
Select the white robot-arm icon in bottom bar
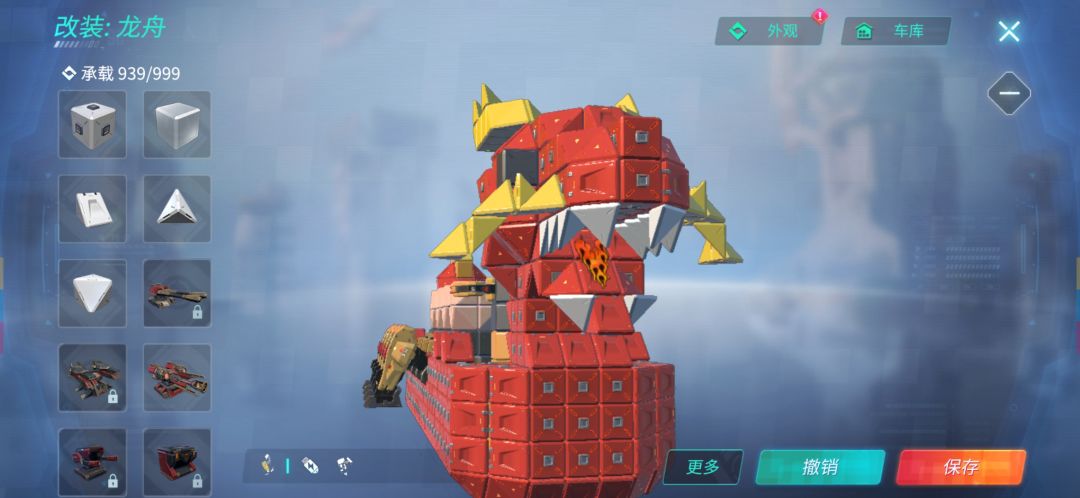[x=345, y=465]
